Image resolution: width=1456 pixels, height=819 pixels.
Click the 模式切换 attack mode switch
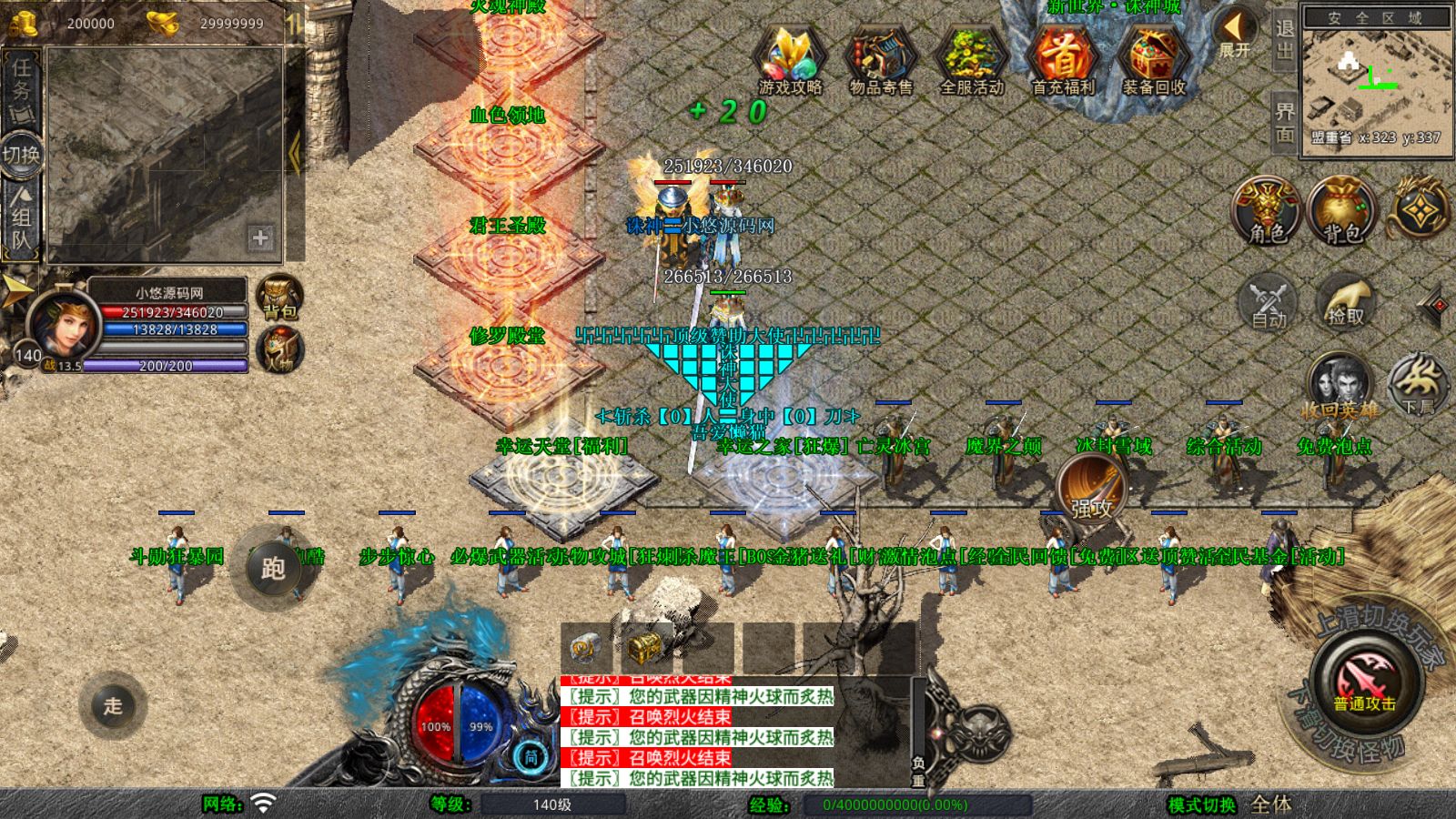click(1202, 804)
